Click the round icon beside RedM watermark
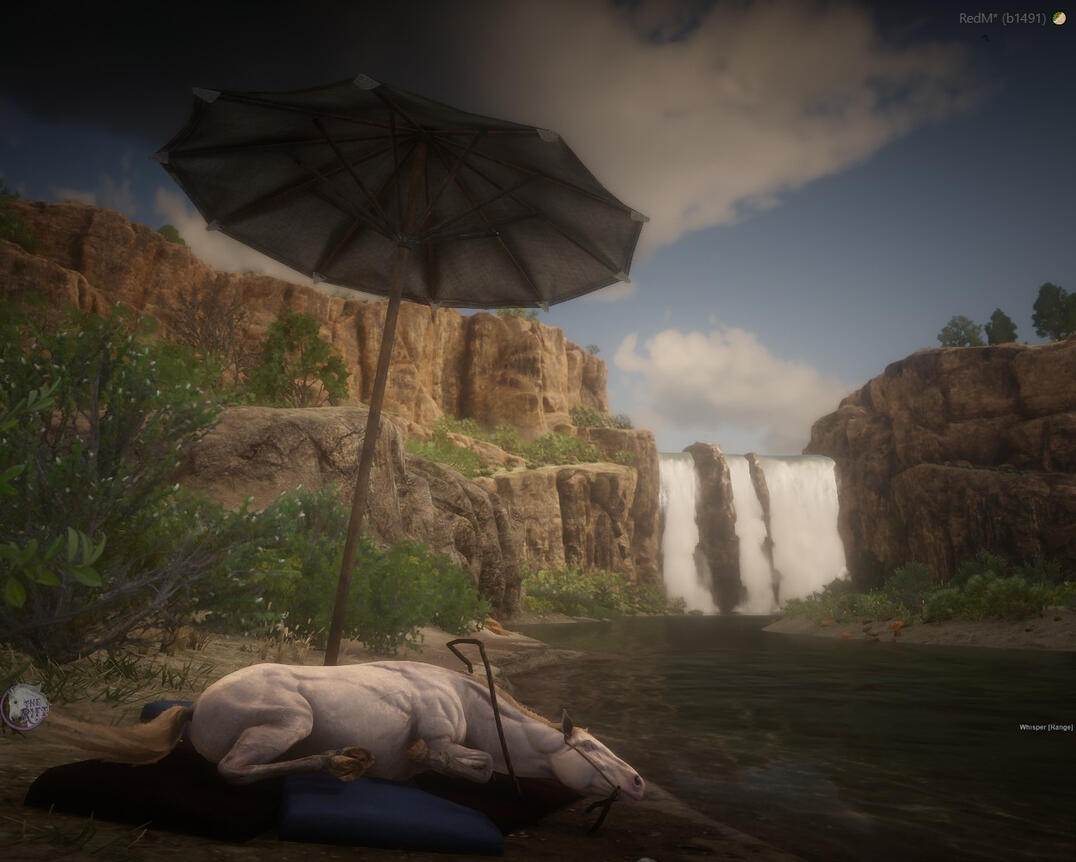Screen dimensions: 1076x862 (1059, 18)
